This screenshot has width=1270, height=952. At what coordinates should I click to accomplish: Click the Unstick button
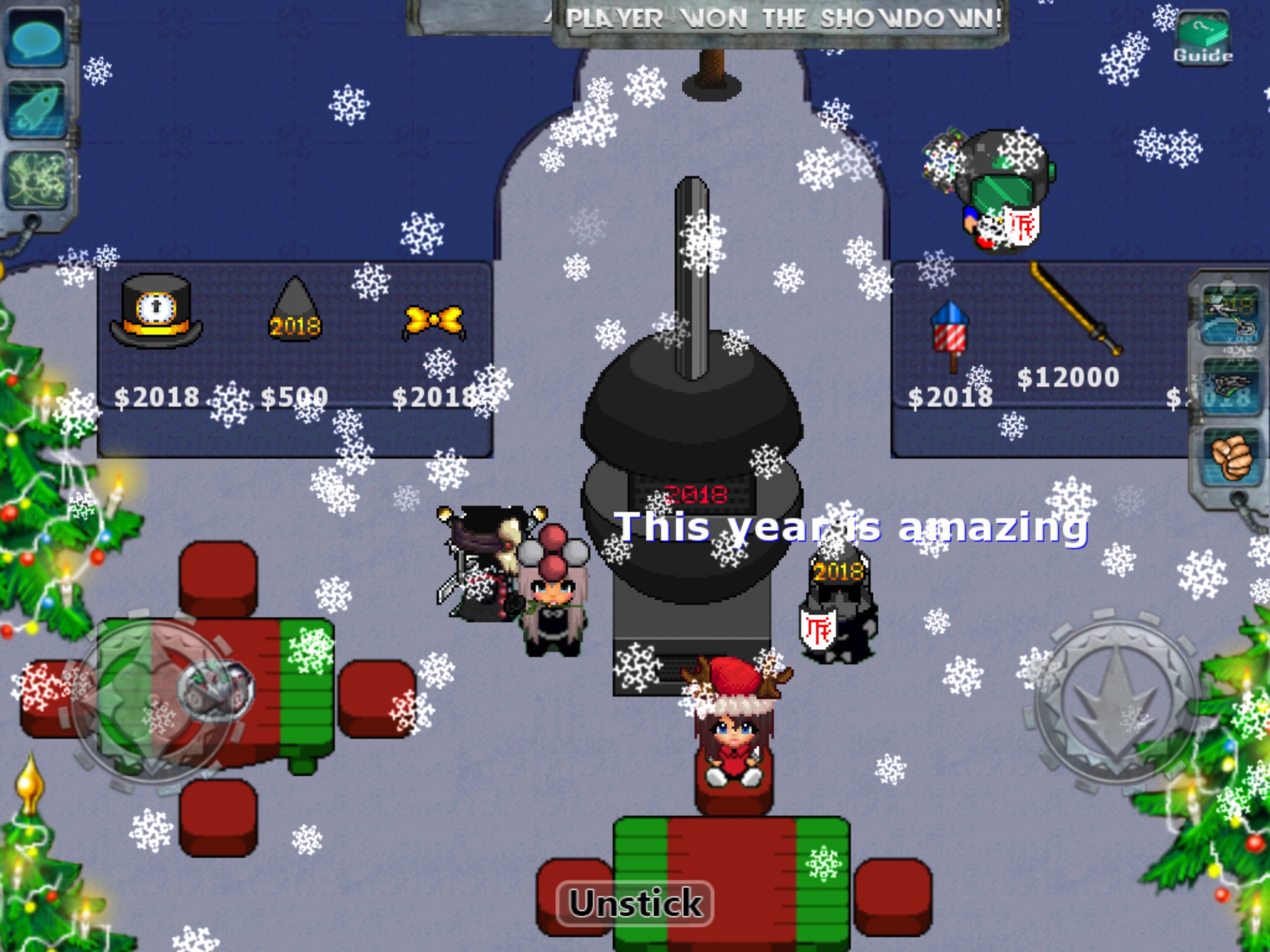pos(636,903)
